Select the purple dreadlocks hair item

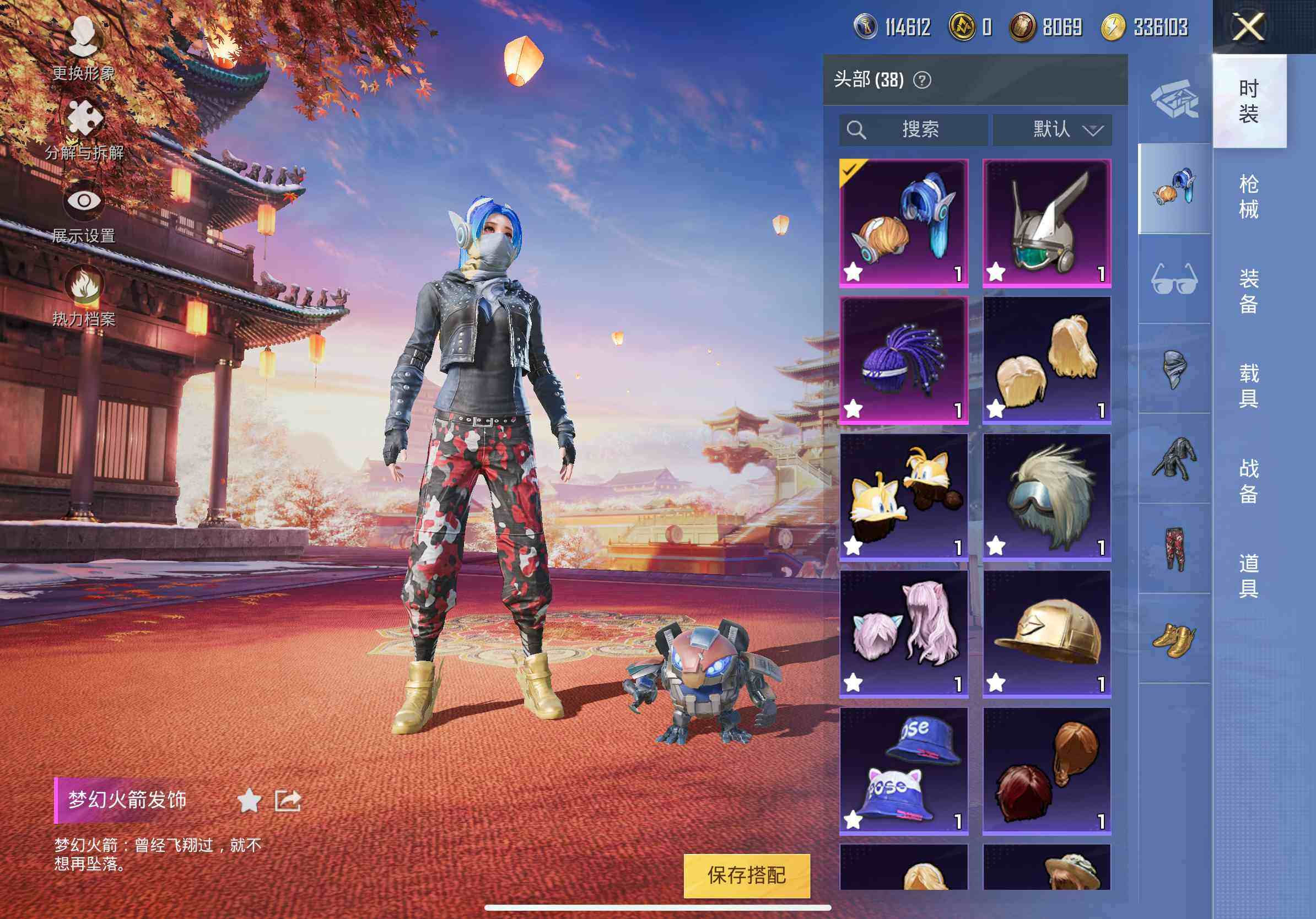904,360
